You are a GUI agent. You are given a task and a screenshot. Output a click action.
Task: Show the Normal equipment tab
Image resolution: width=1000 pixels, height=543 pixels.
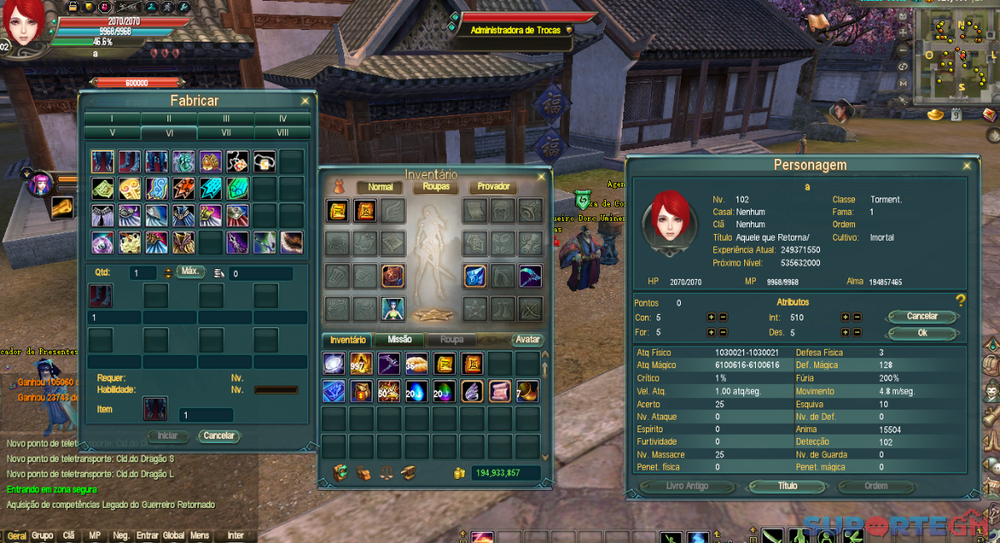pyautogui.click(x=380, y=187)
